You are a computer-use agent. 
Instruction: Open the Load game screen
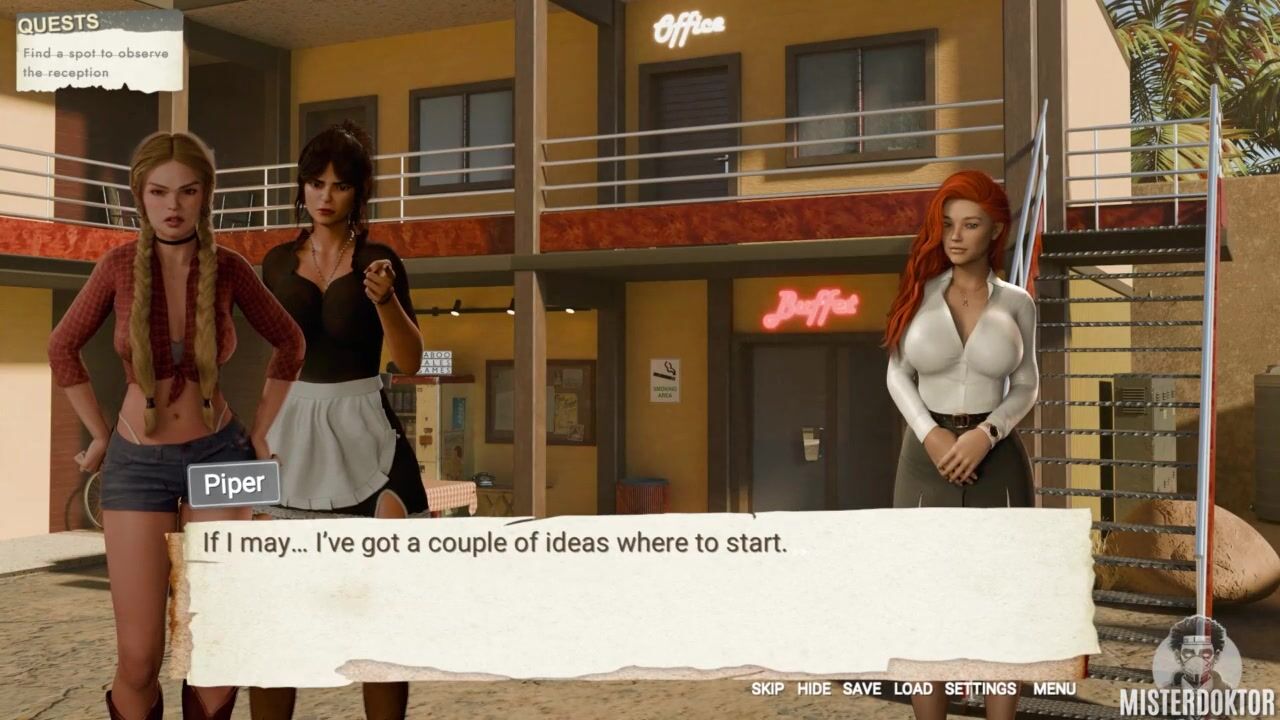tap(912, 689)
